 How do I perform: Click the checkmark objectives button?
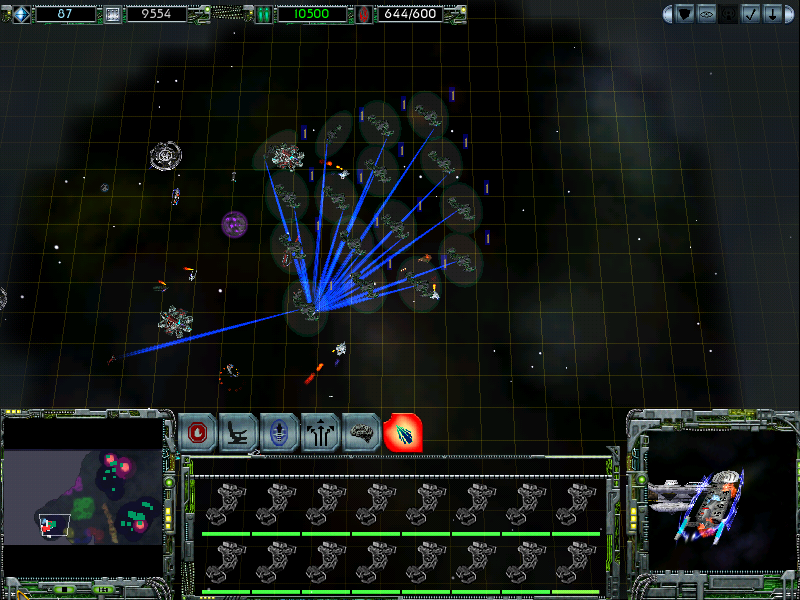[751, 14]
